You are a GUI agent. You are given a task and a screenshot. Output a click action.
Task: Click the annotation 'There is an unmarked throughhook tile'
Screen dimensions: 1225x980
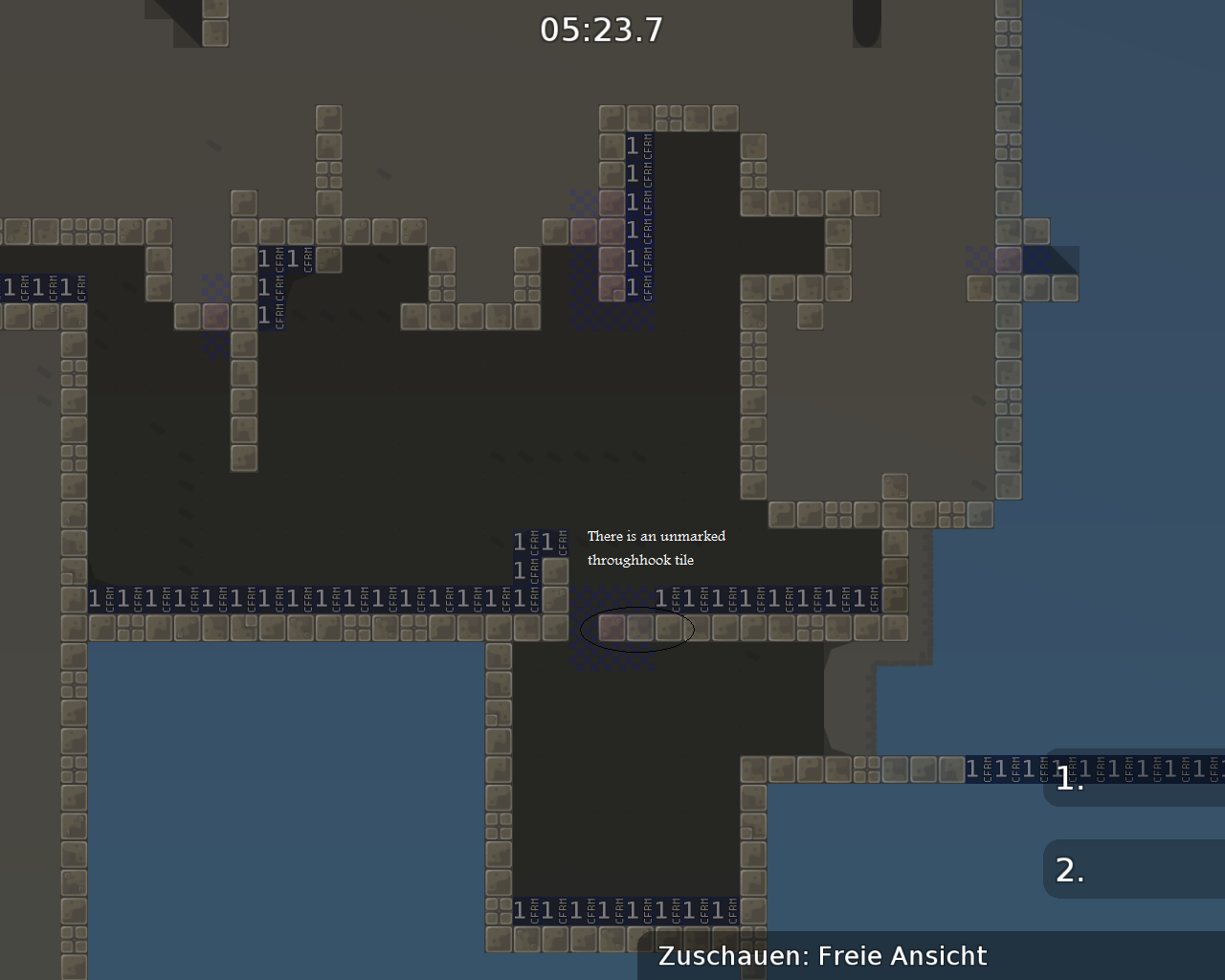(657, 547)
